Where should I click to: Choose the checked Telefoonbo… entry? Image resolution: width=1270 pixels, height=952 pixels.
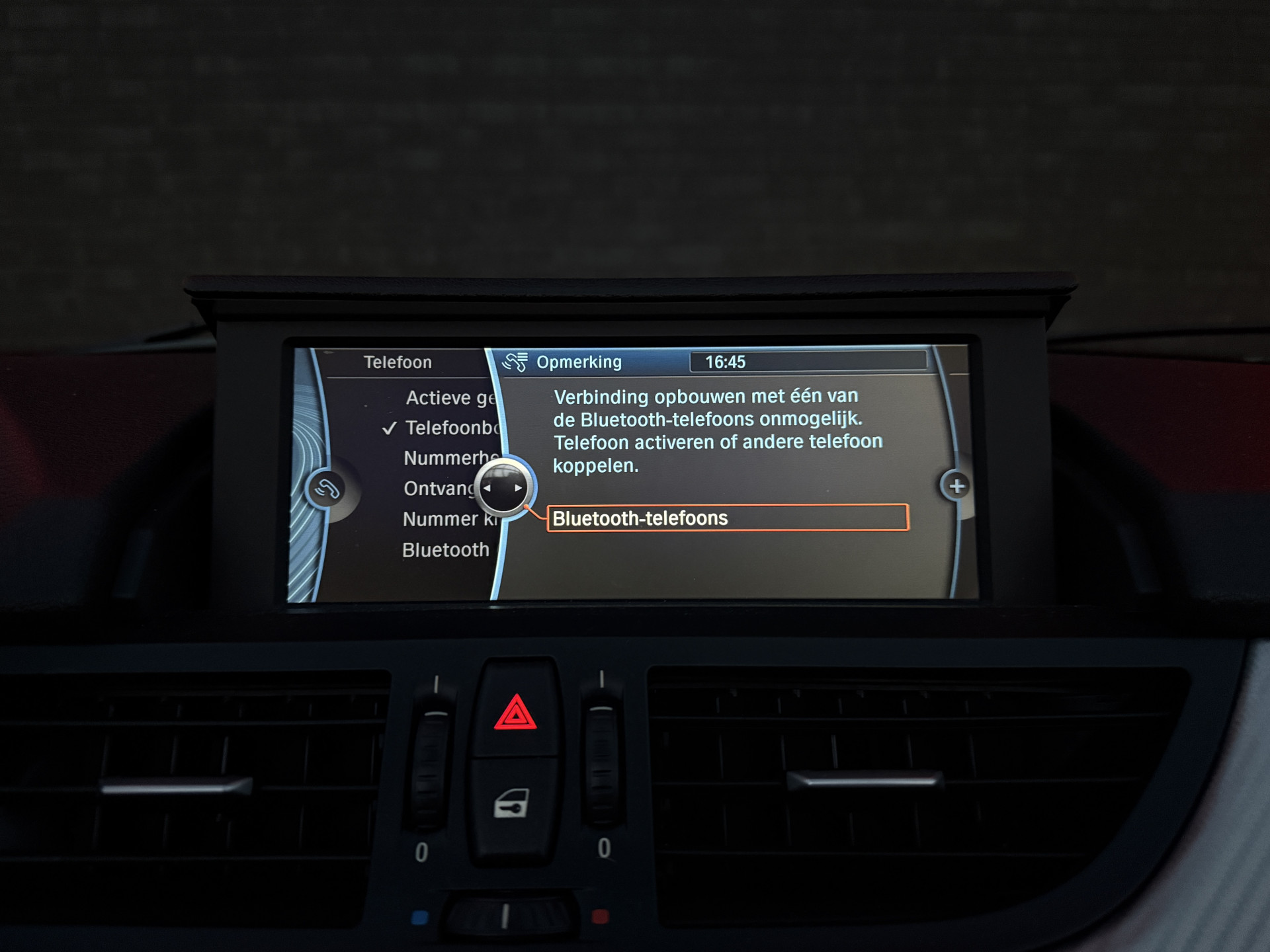click(x=451, y=428)
